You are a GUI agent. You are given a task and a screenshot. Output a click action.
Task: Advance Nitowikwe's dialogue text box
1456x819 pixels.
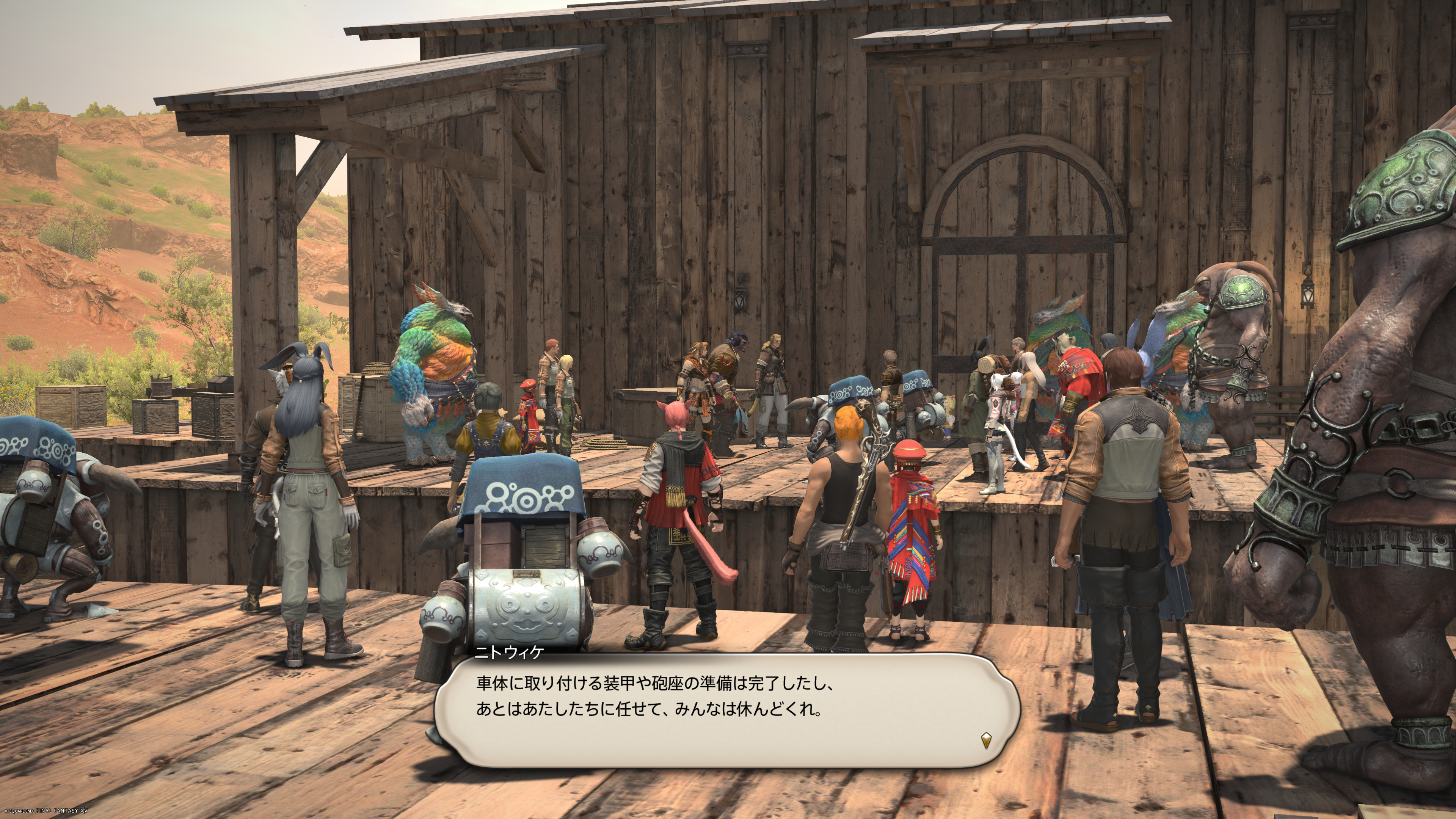[x=726, y=709]
